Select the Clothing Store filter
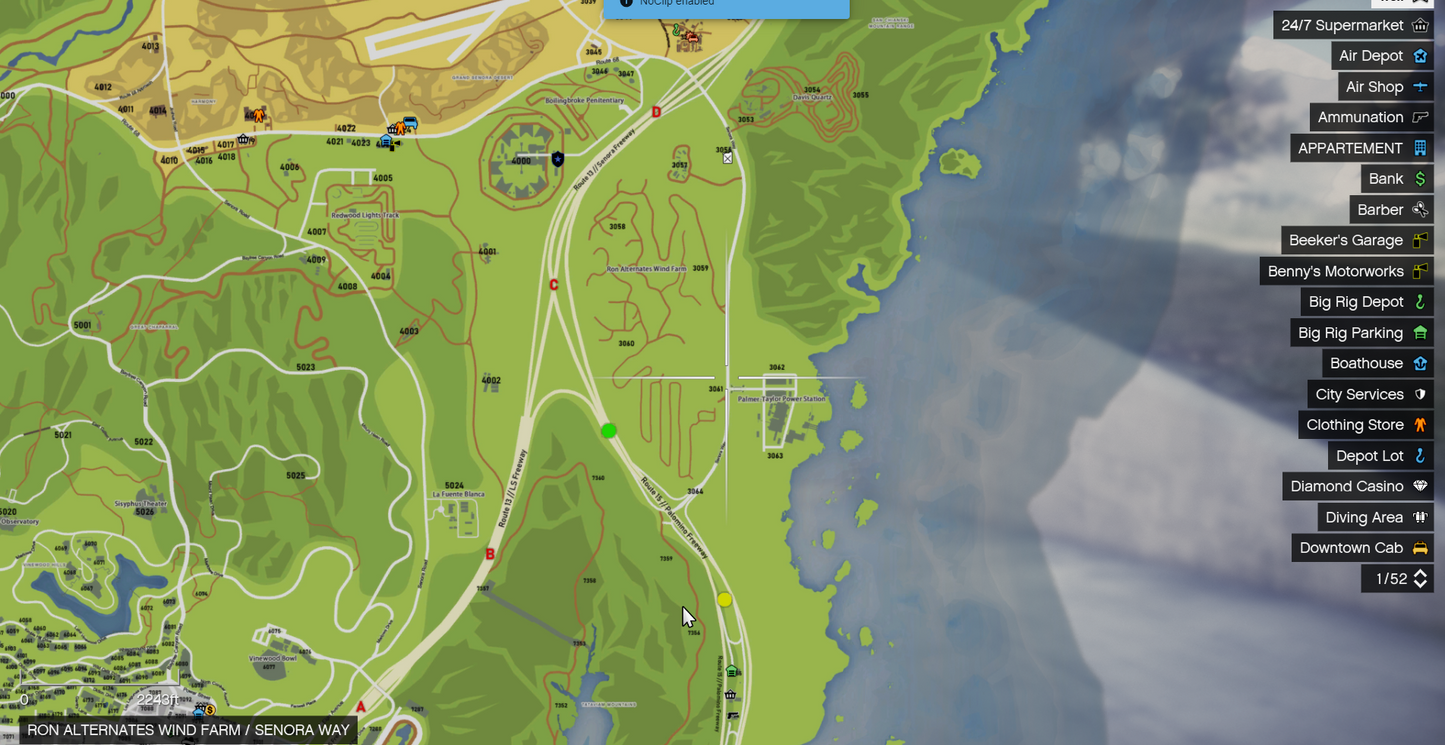 [1366, 425]
